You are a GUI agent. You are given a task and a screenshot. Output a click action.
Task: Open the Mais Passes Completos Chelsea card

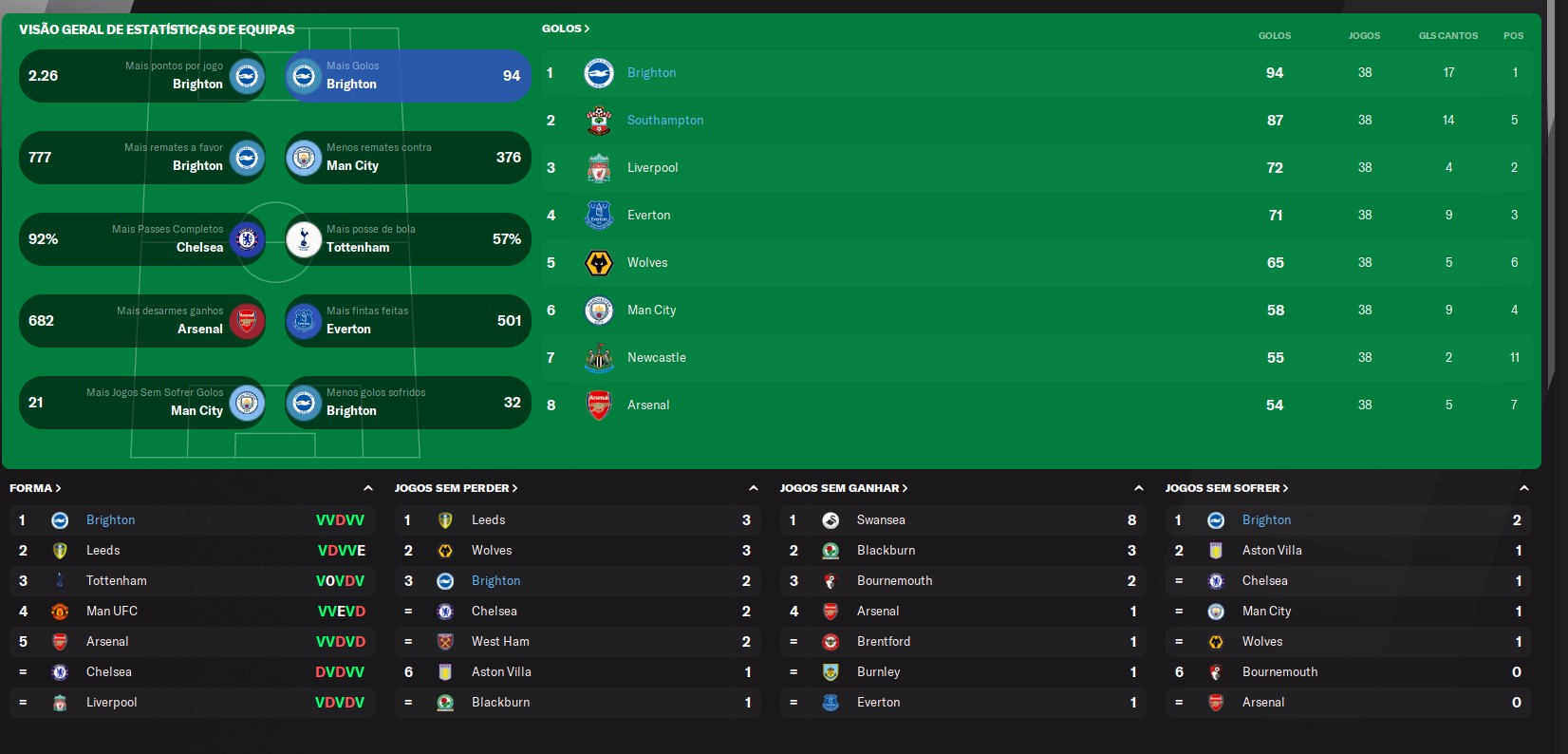tap(142, 239)
